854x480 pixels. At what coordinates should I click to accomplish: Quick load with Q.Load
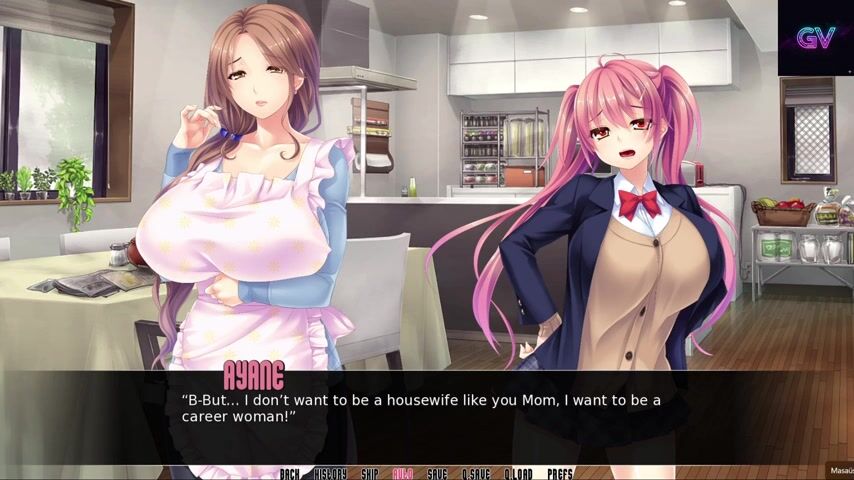pyautogui.click(x=518, y=474)
